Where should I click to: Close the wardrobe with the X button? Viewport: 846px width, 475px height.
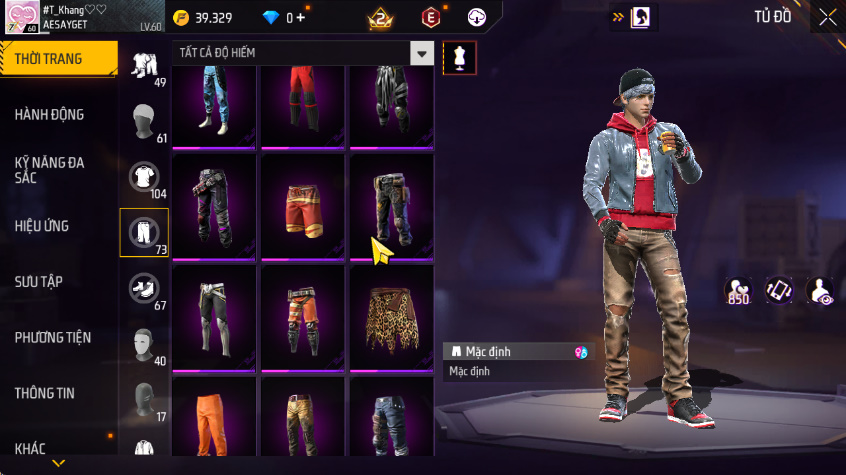[x=827, y=17]
